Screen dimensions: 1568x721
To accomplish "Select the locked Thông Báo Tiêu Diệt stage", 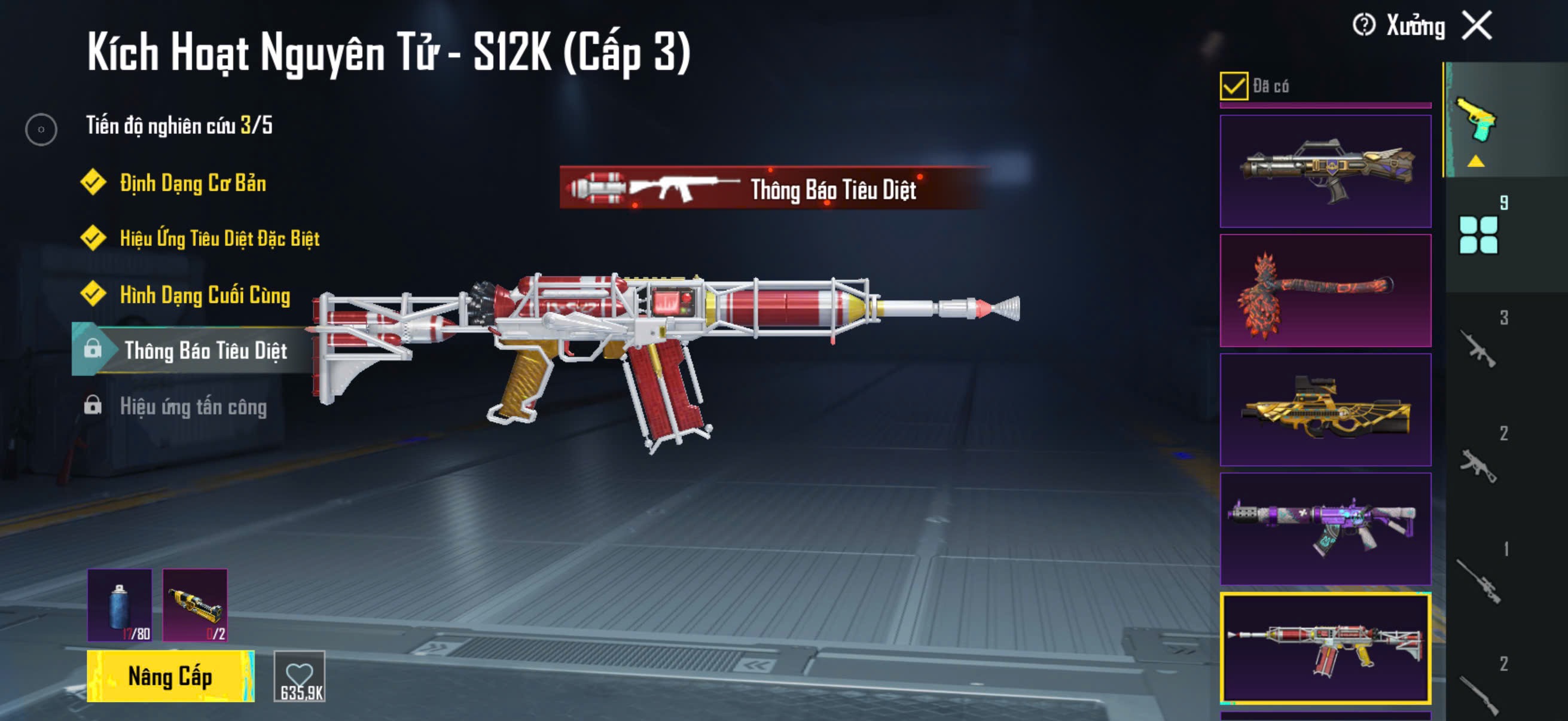I will click(x=205, y=350).
